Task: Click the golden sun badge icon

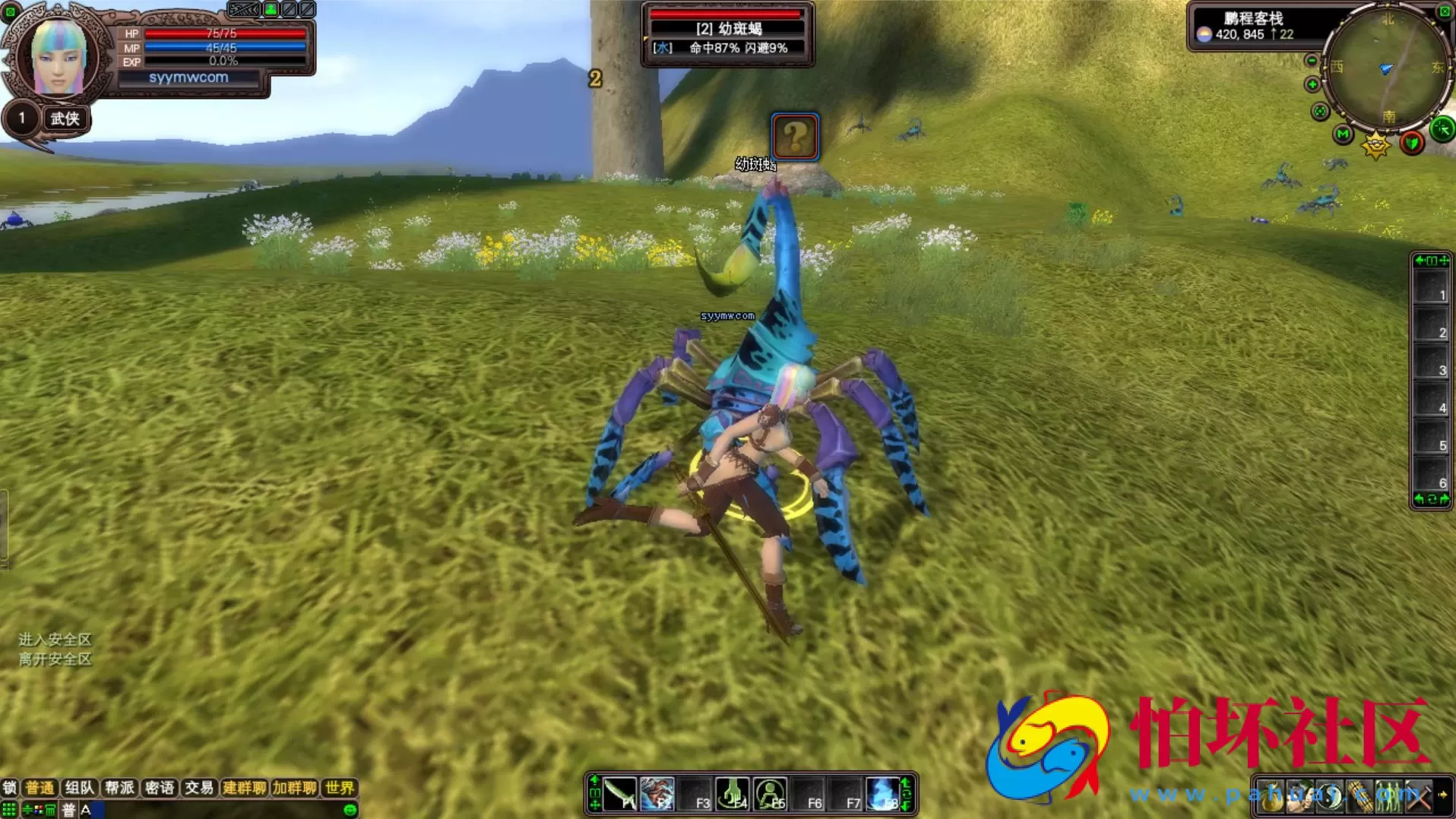Action: 1375,144
